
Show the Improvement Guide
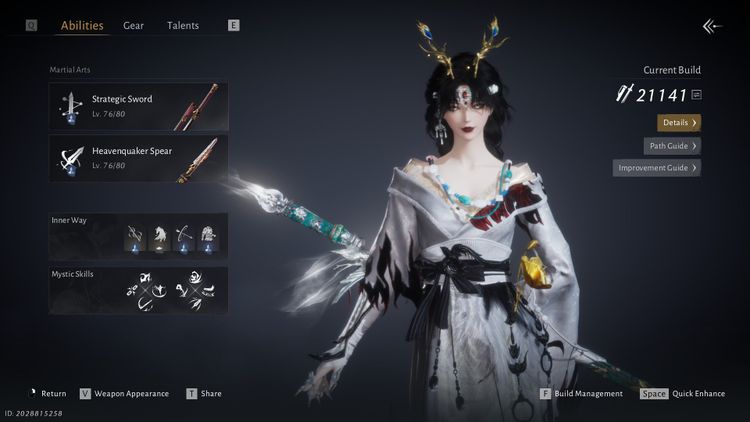coord(657,168)
